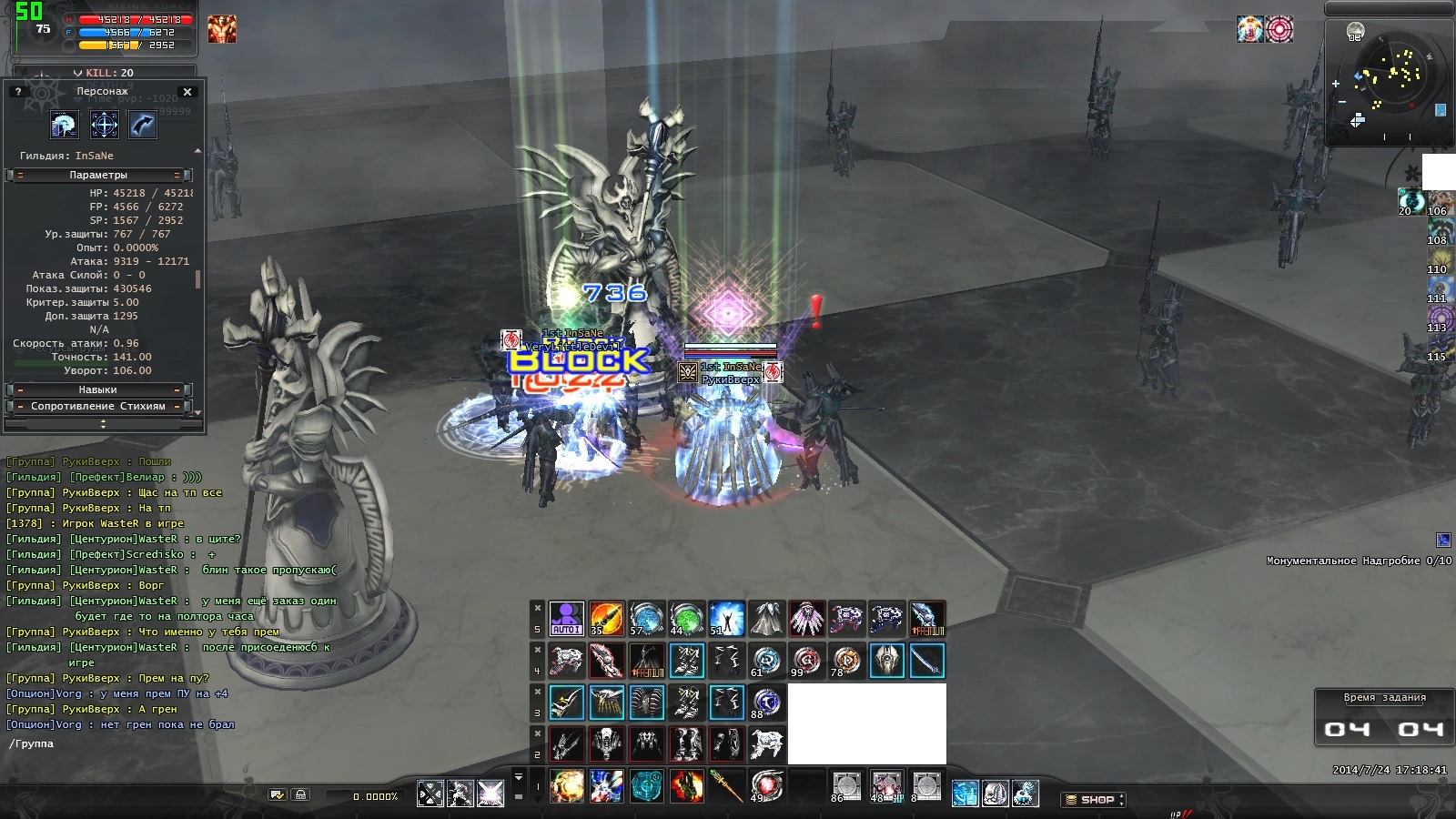Close the Персонаж character window

(x=187, y=92)
